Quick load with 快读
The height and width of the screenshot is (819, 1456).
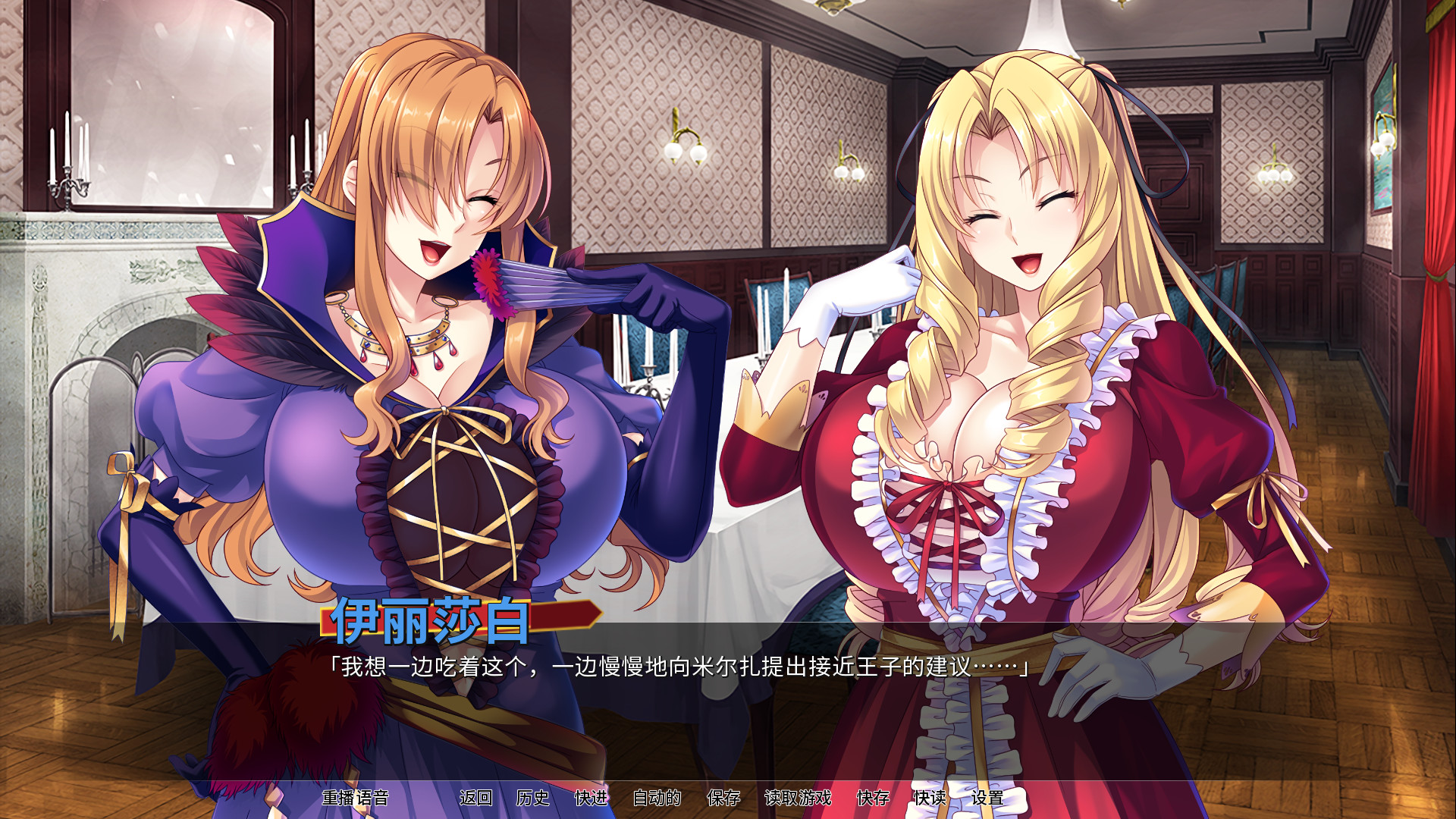[x=930, y=798]
